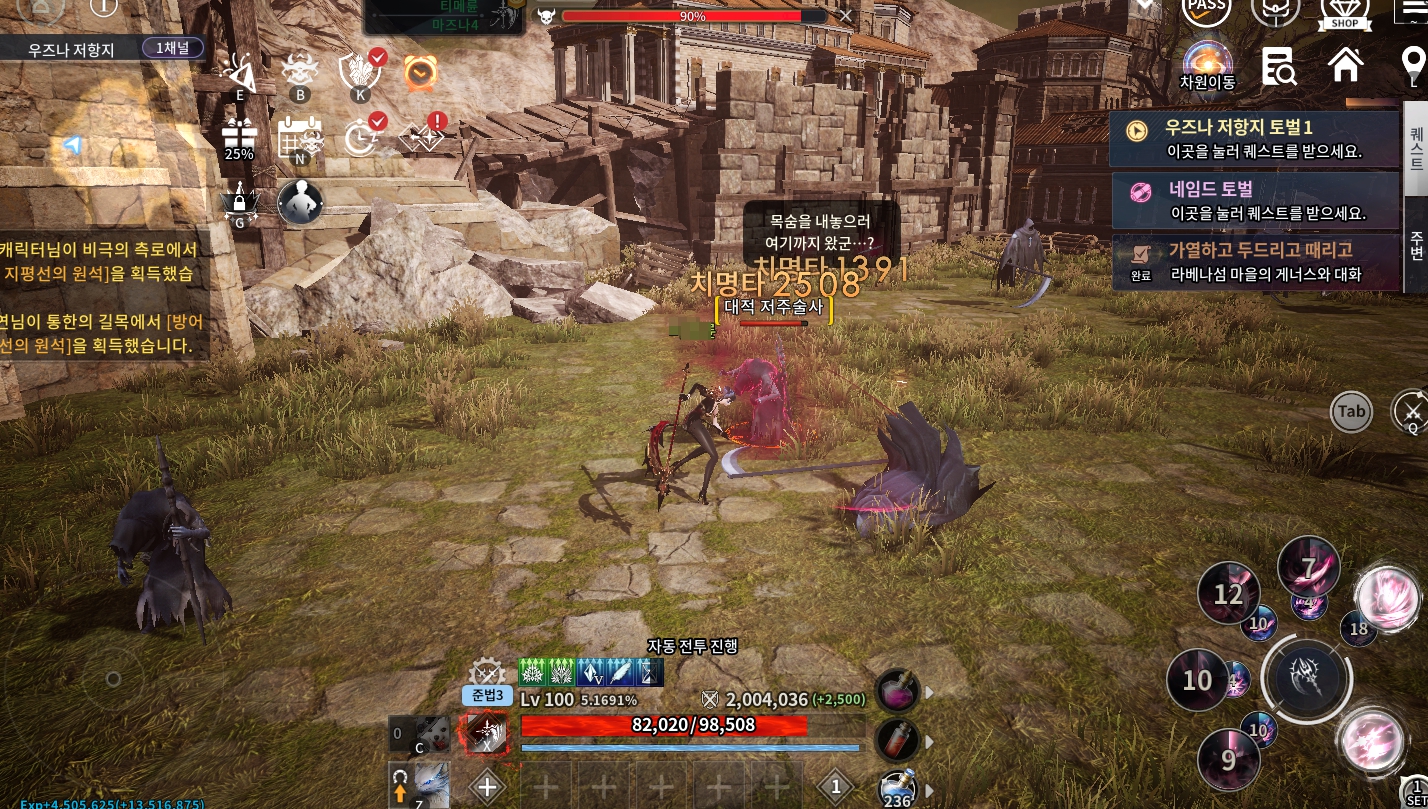Click the house-shaped home icon
Viewport: 1428px width, 809px height.
coord(1345,65)
